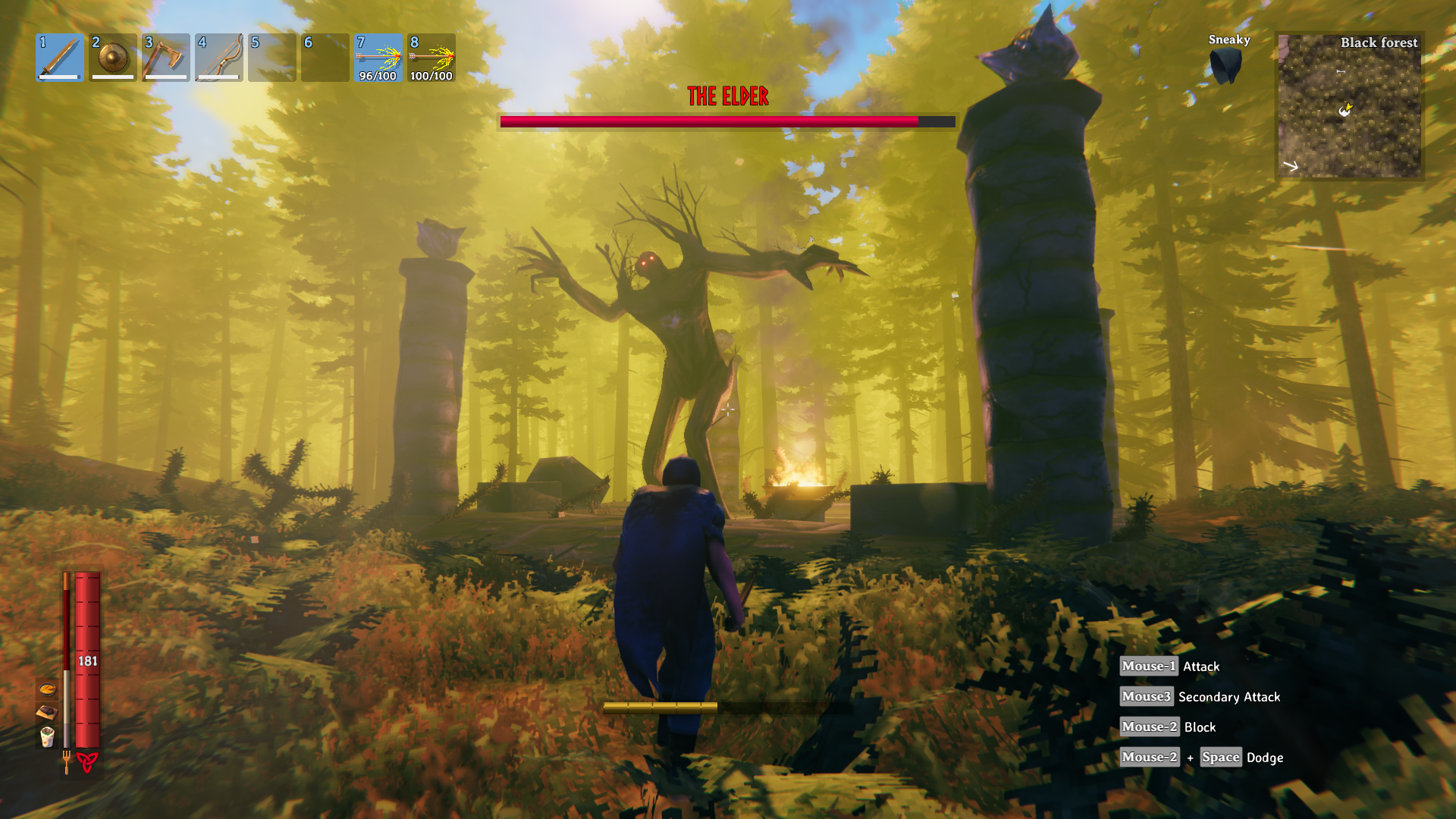Click the cooked meat food icon
The height and width of the screenshot is (819, 1456).
point(47,712)
